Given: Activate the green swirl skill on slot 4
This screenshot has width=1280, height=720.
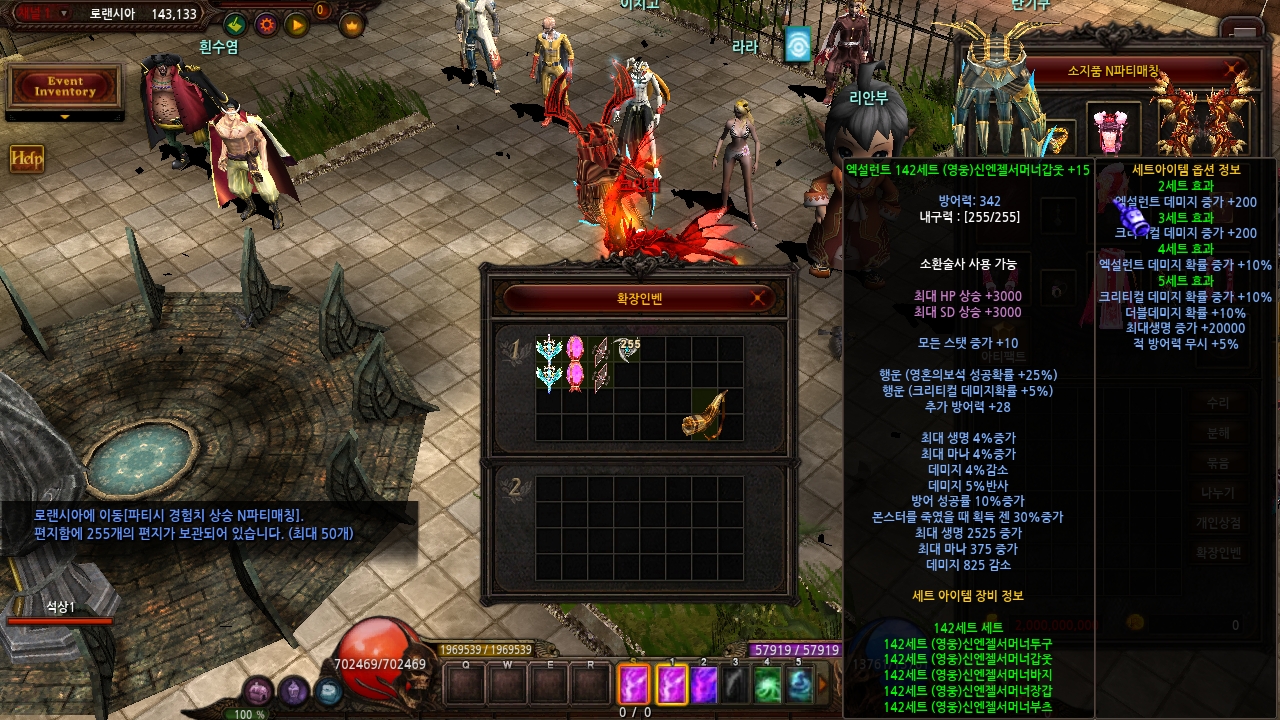Looking at the screenshot, I should click(767, 685).
